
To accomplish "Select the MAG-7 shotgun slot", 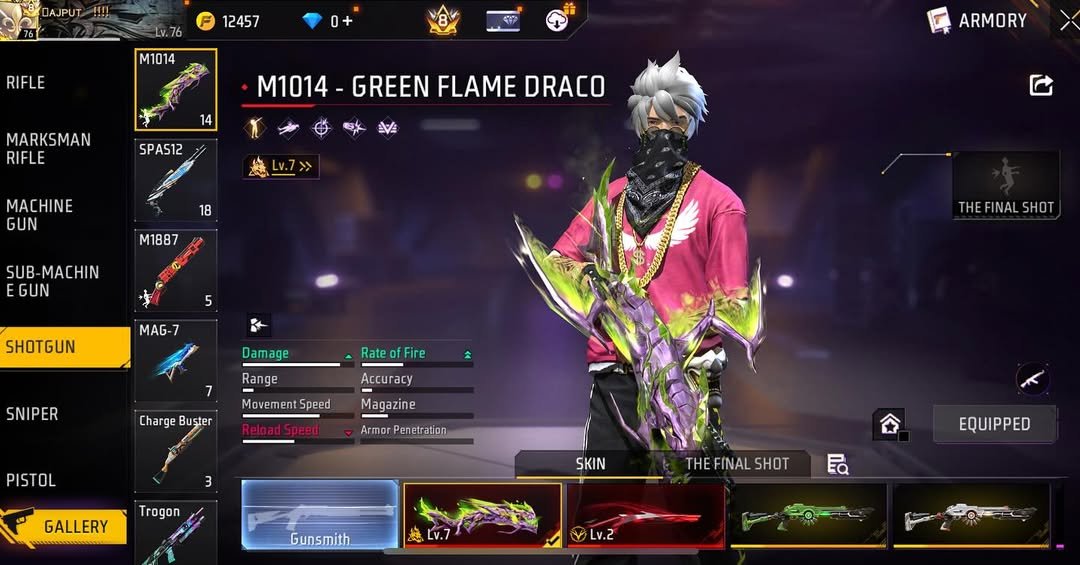I will click(176, 360).
